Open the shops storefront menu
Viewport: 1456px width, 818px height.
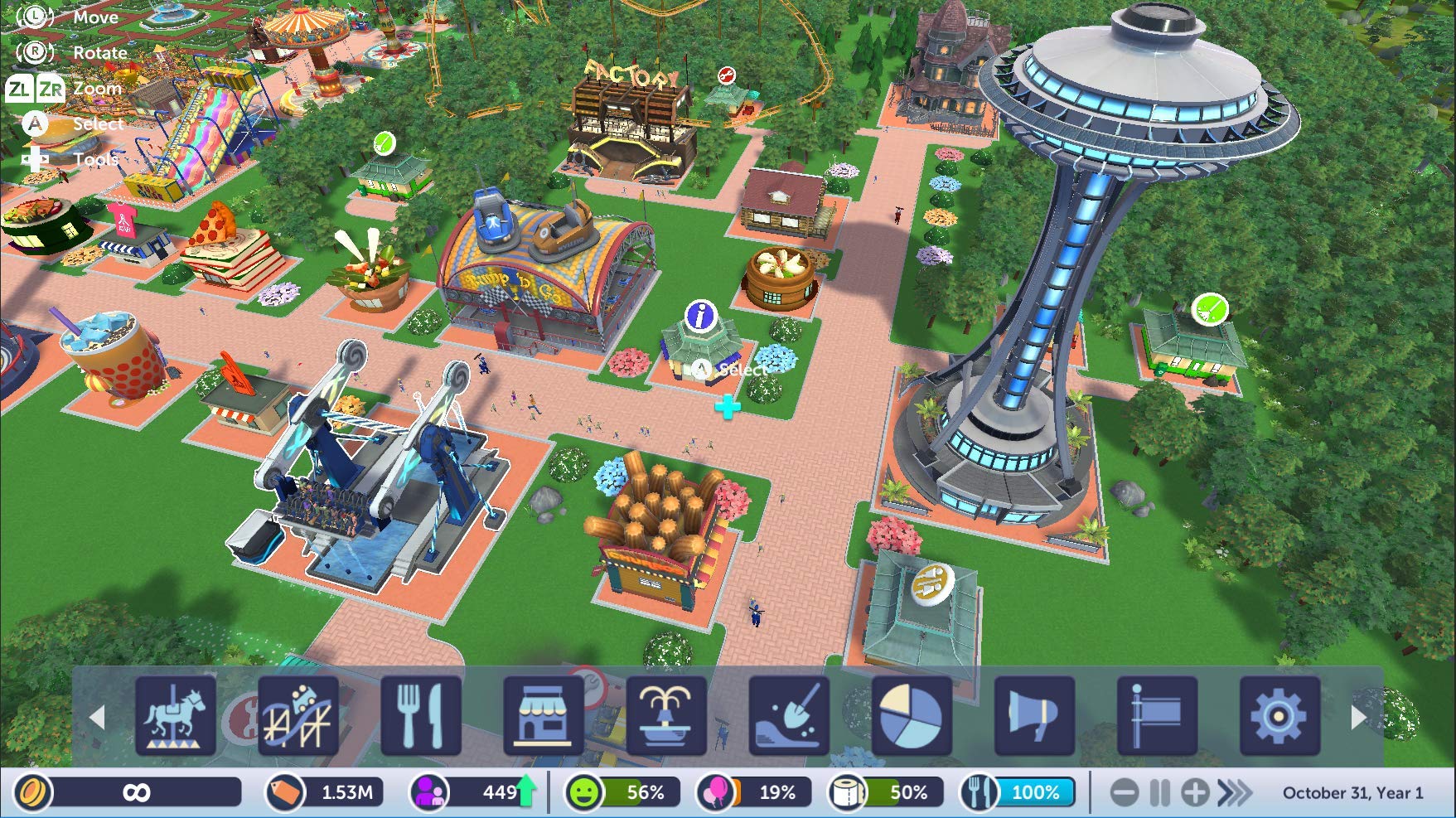pos(544,715)
